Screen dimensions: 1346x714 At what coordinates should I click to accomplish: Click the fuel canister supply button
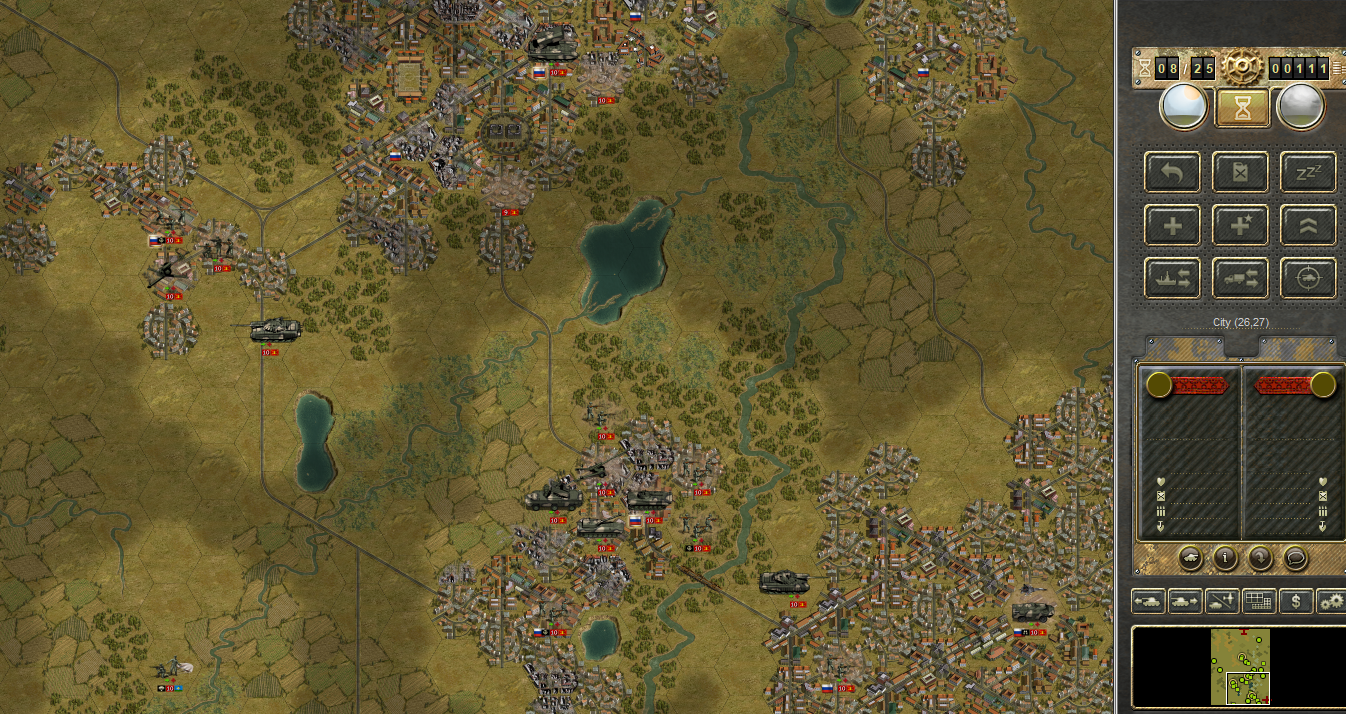pos(1241,172)
